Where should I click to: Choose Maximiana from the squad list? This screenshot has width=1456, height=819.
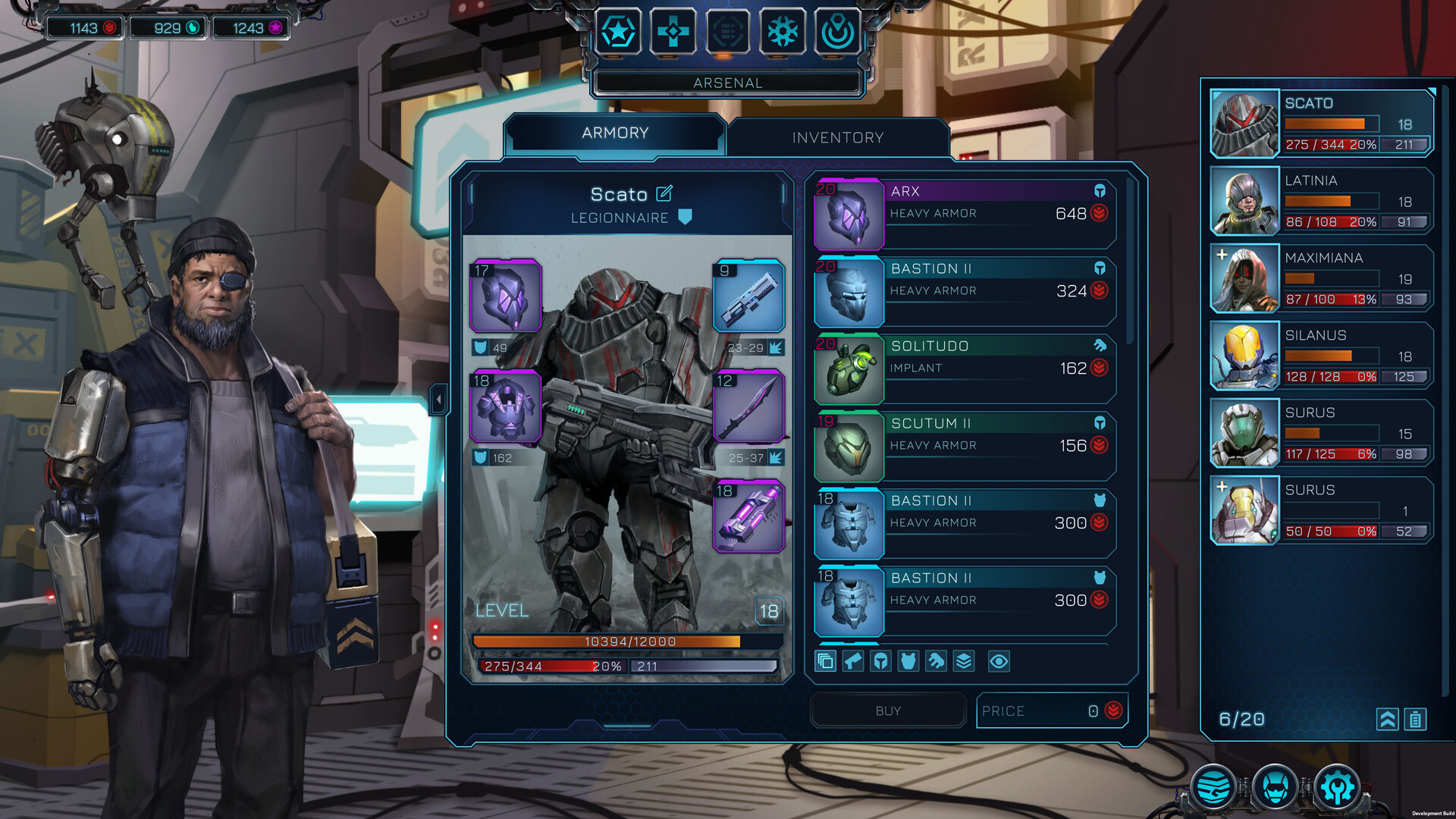pos(1321,278)
